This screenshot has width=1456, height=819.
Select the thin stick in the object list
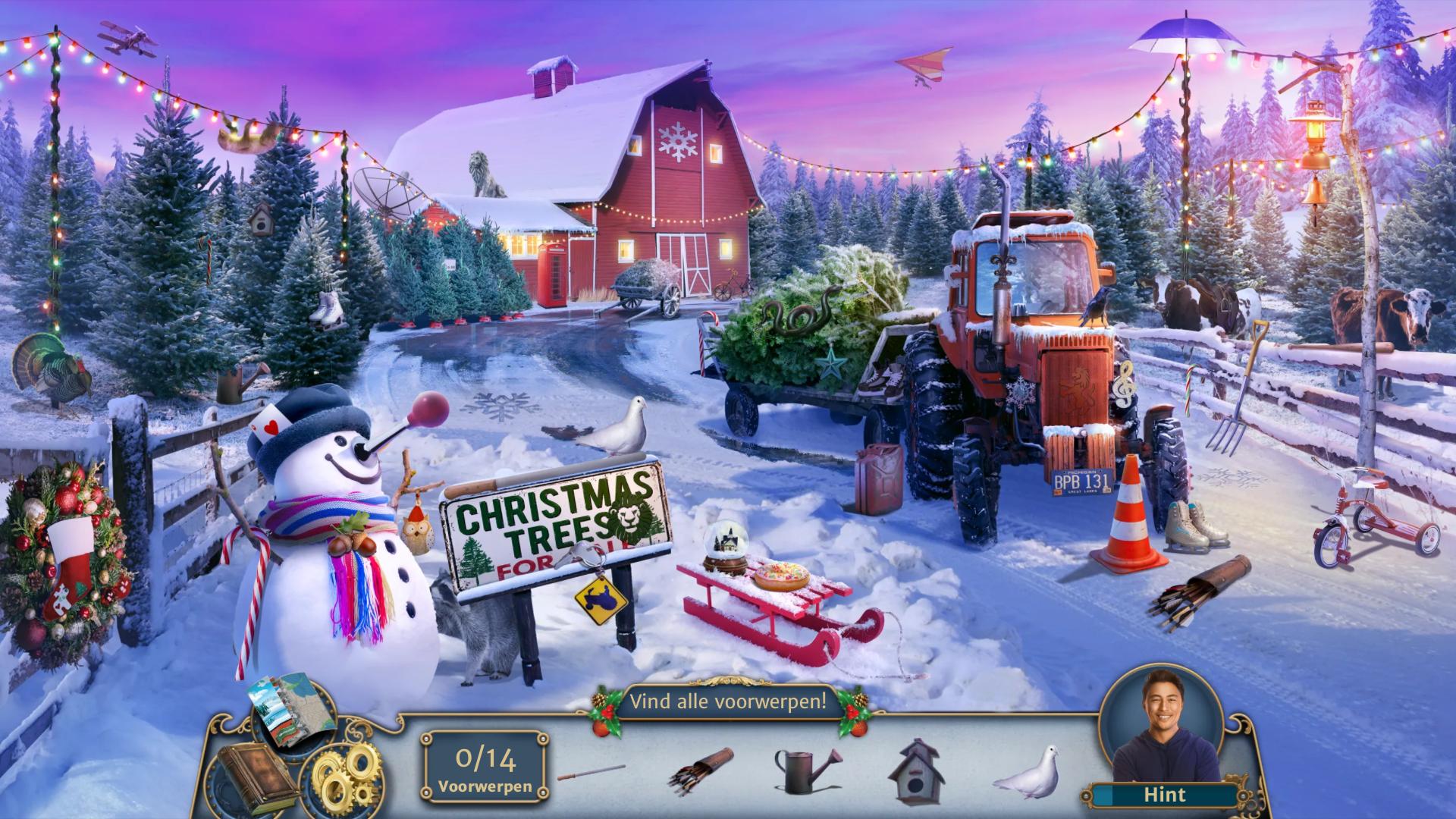click(591, 773)
